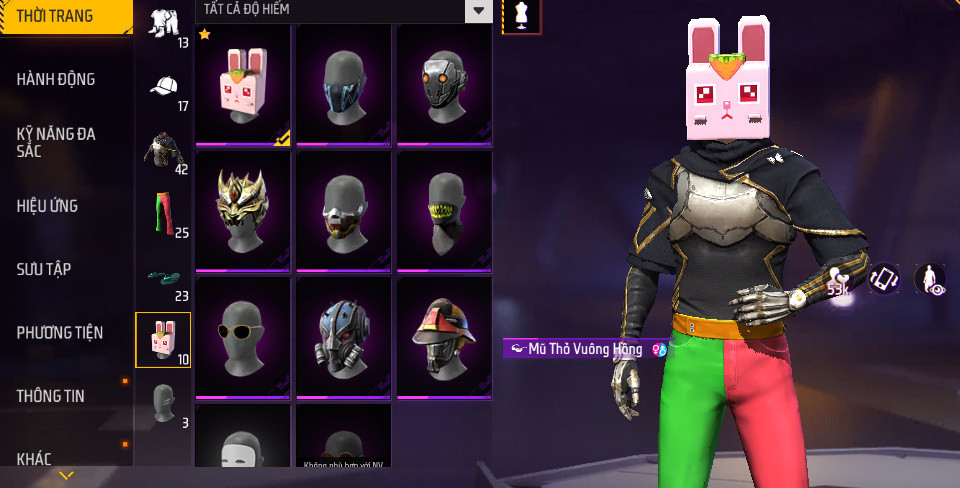960x488 pixels.
Task: Open the Khác menu entry
Action: click(34, 459)
